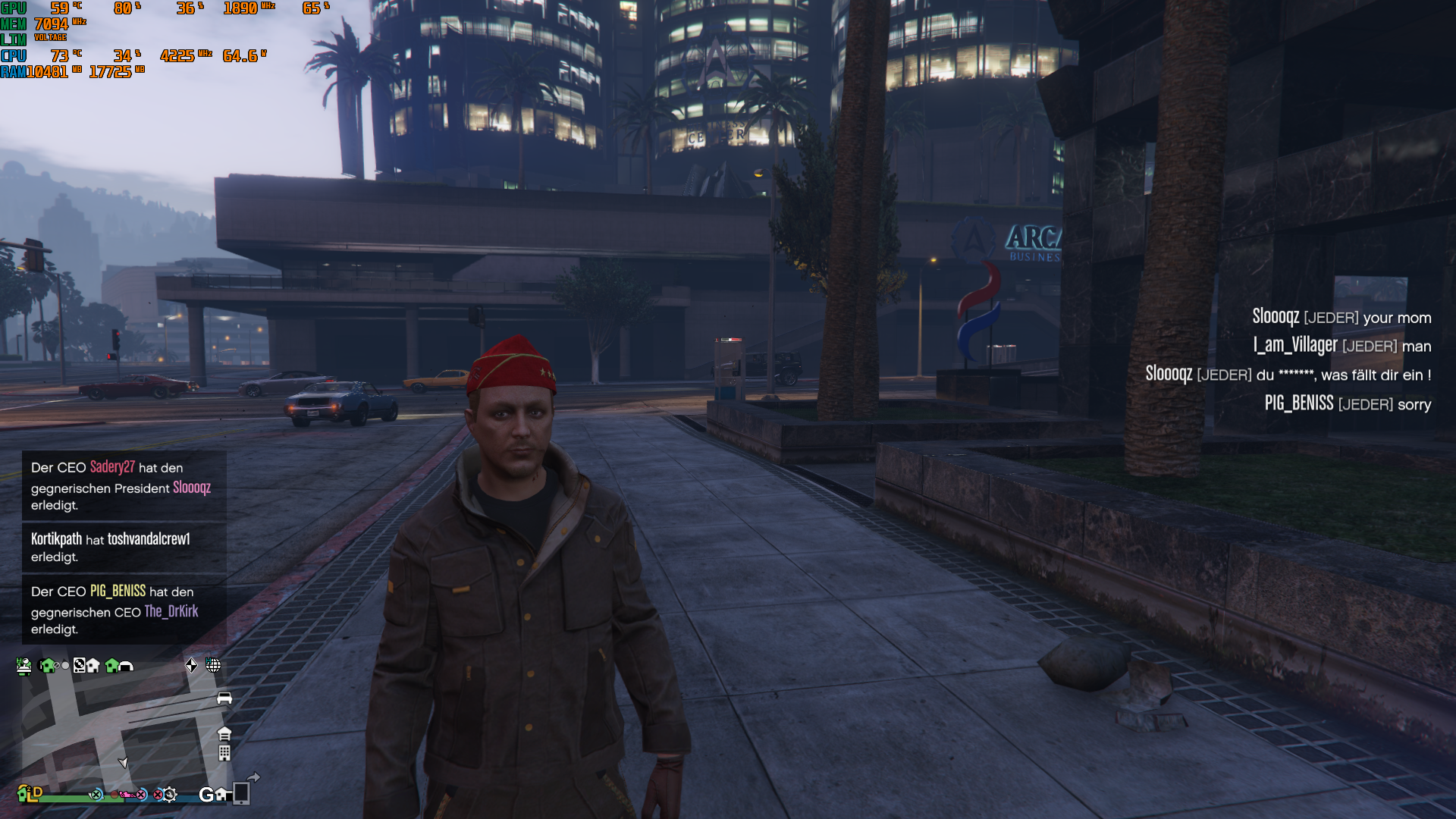Click the HQ globe icon above the minimap

tap(213, 666)
